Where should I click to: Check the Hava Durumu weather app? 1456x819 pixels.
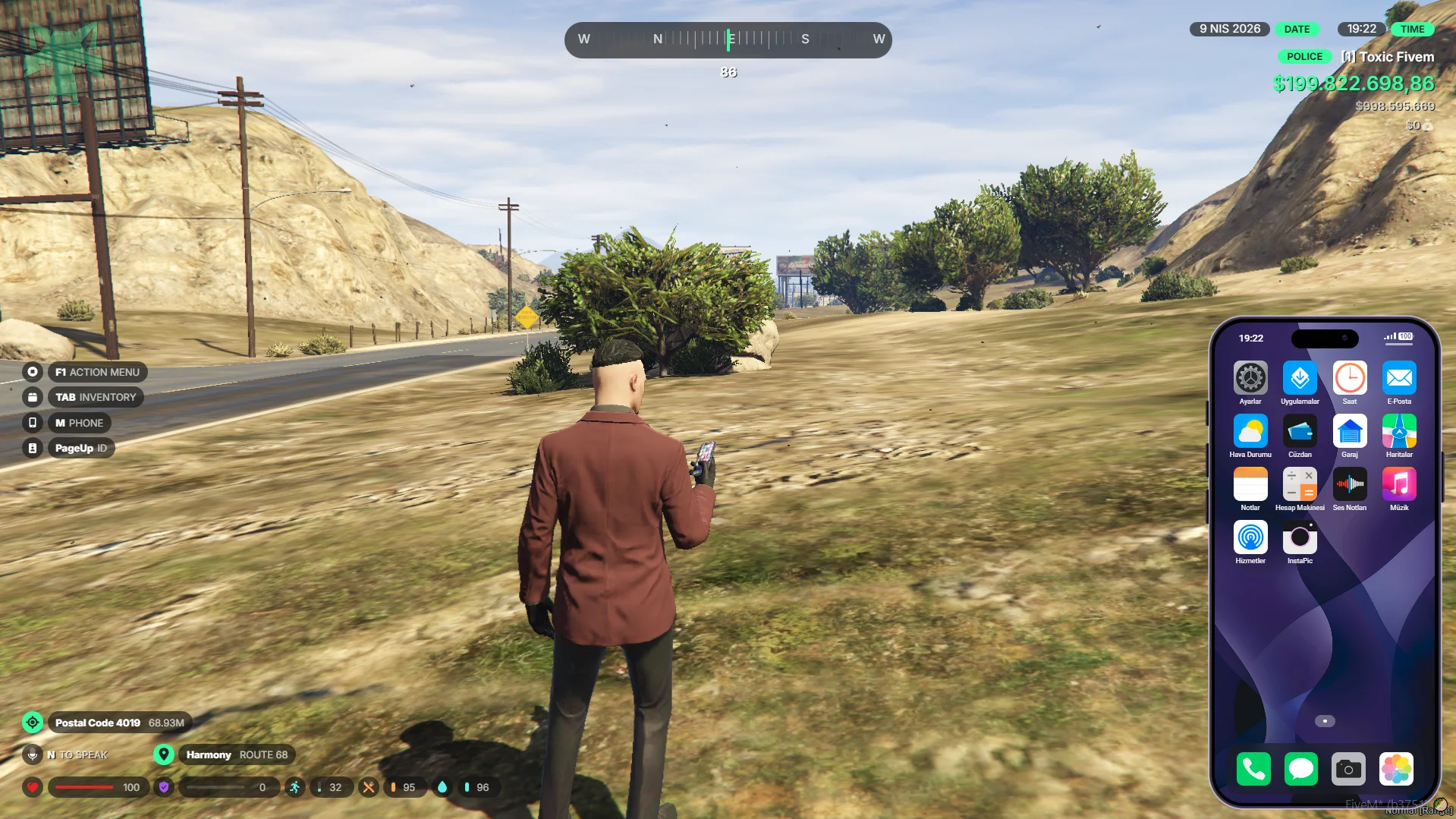(x=1250, y=431)
